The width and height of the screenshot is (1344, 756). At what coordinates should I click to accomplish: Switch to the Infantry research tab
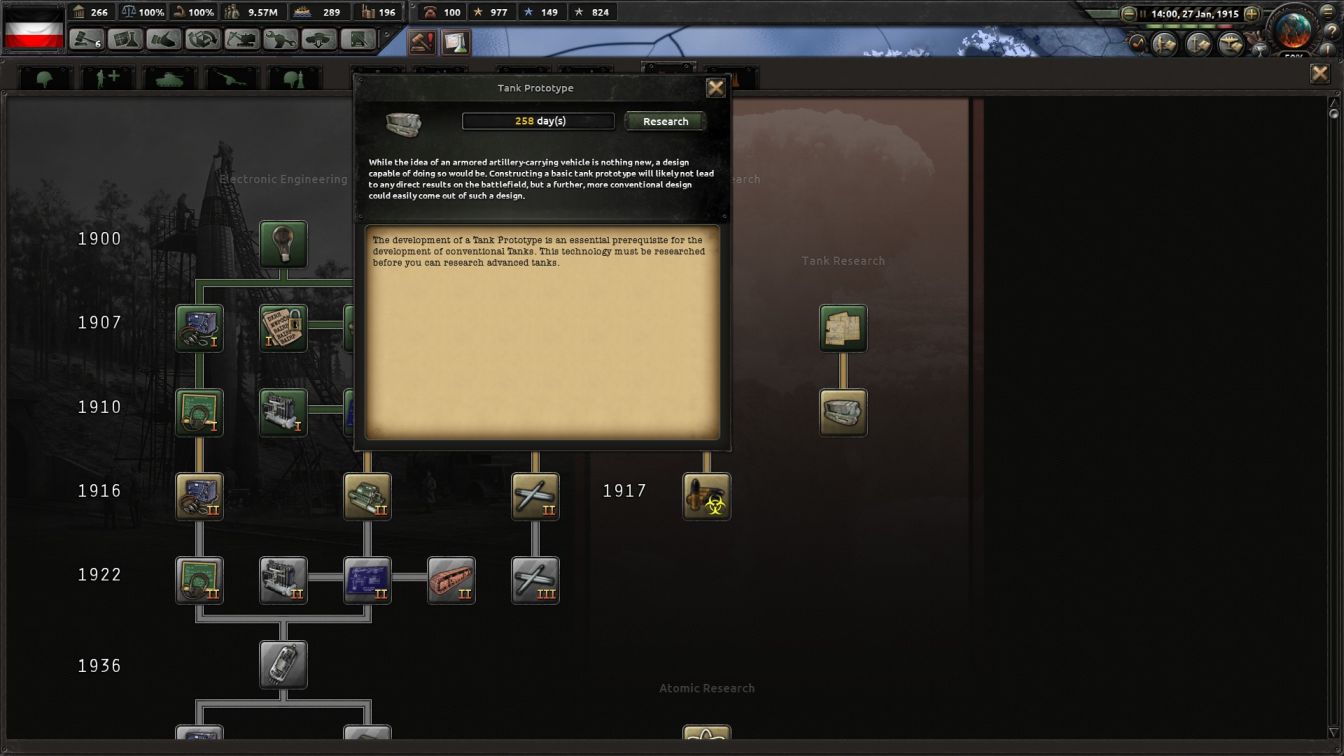pyautogui.click(x=44, y=76)
